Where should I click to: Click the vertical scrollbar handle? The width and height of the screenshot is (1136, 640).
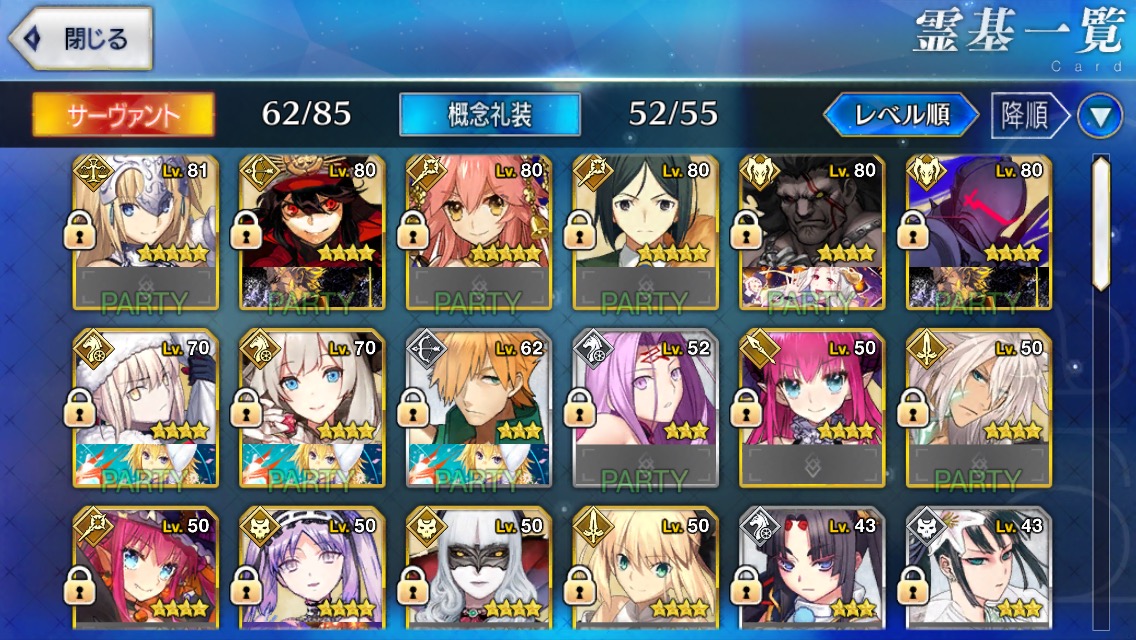(1101, 222)
